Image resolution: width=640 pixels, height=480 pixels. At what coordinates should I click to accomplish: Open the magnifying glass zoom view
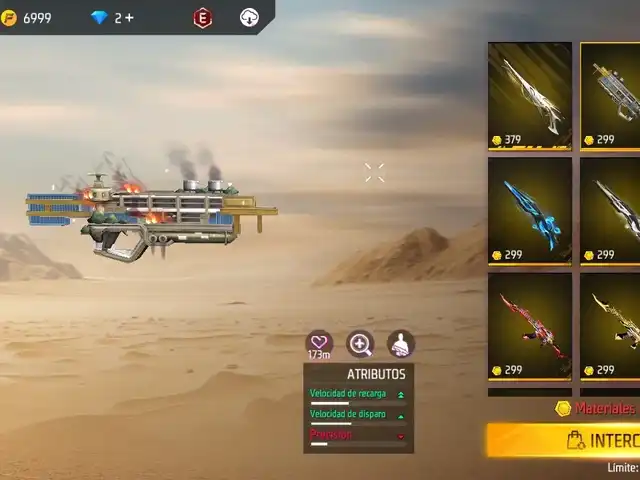pyautogui.click(x=360, y=344)
